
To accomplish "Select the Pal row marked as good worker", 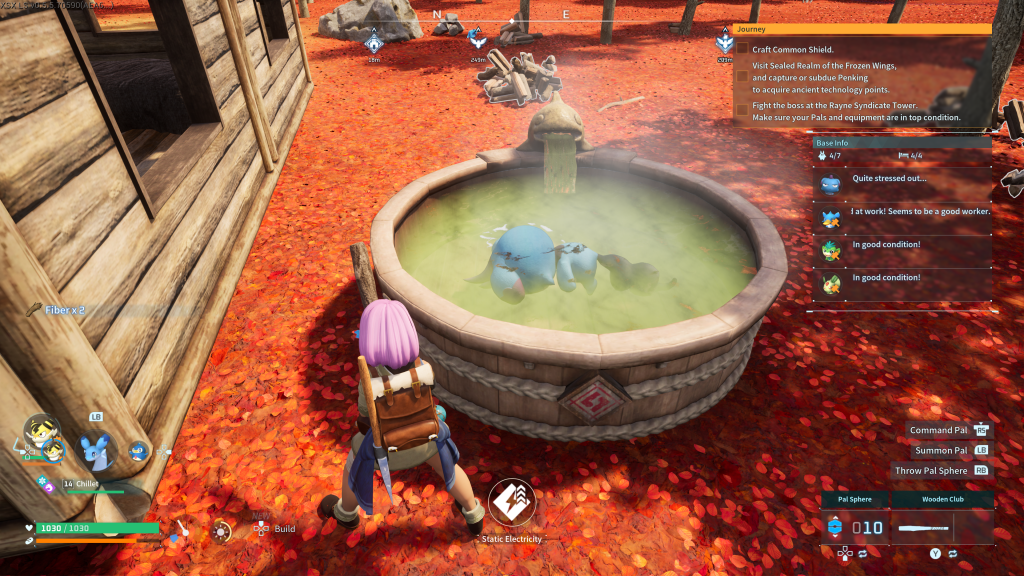I will point(901,216).
